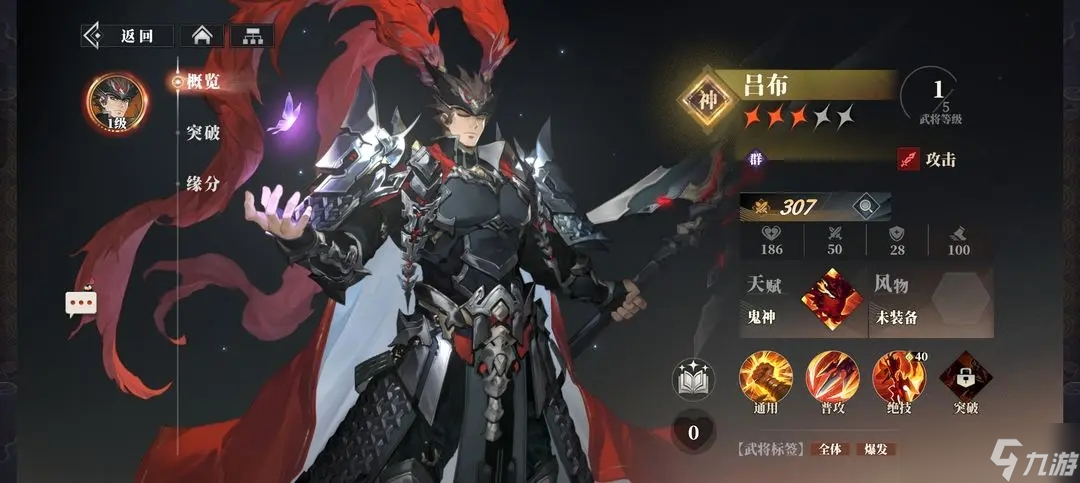Open the 突破 breakthrough tab

click(203, 133)
